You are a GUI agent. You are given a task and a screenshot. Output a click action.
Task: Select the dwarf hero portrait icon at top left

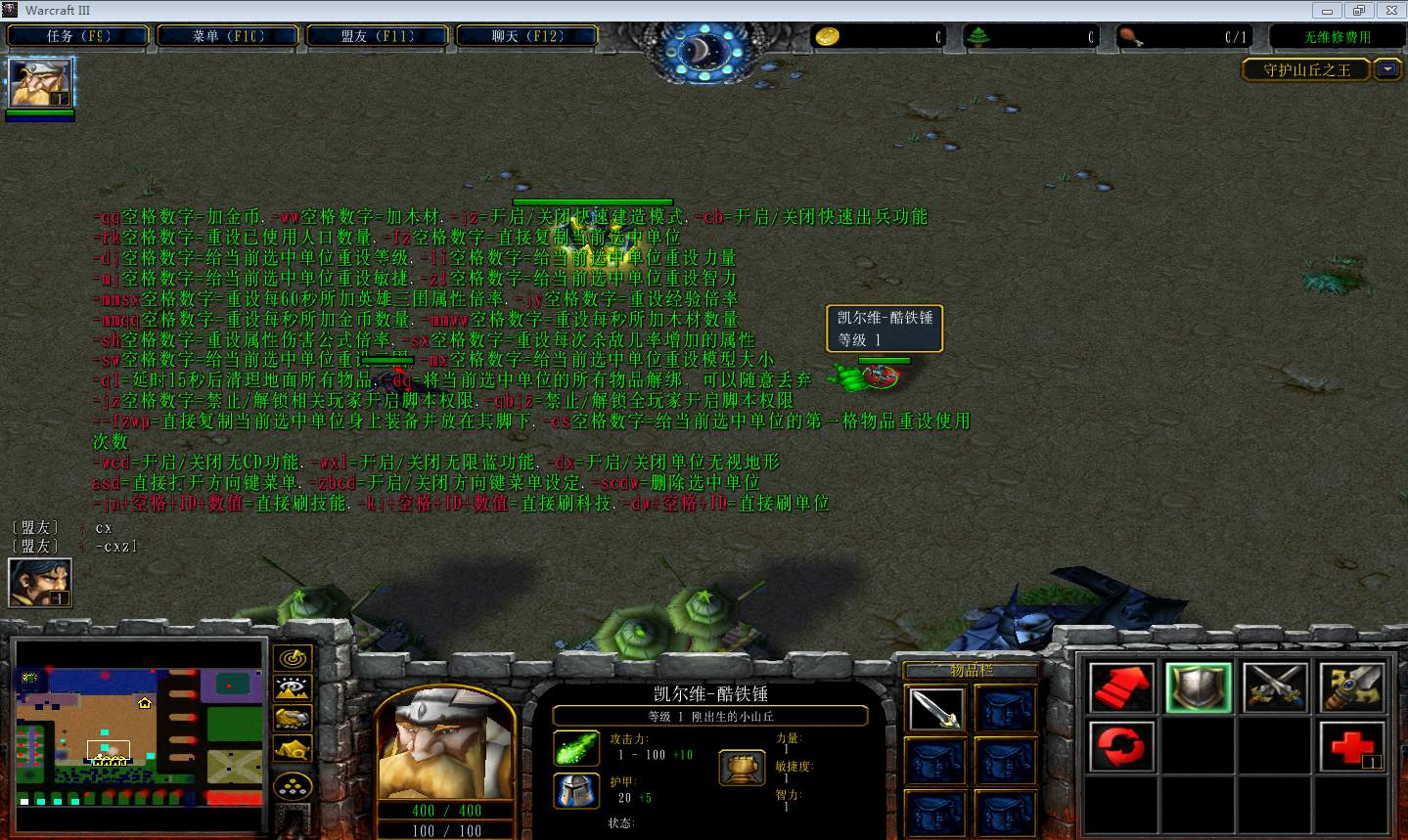pyautogui.click(x=40, y=83)
